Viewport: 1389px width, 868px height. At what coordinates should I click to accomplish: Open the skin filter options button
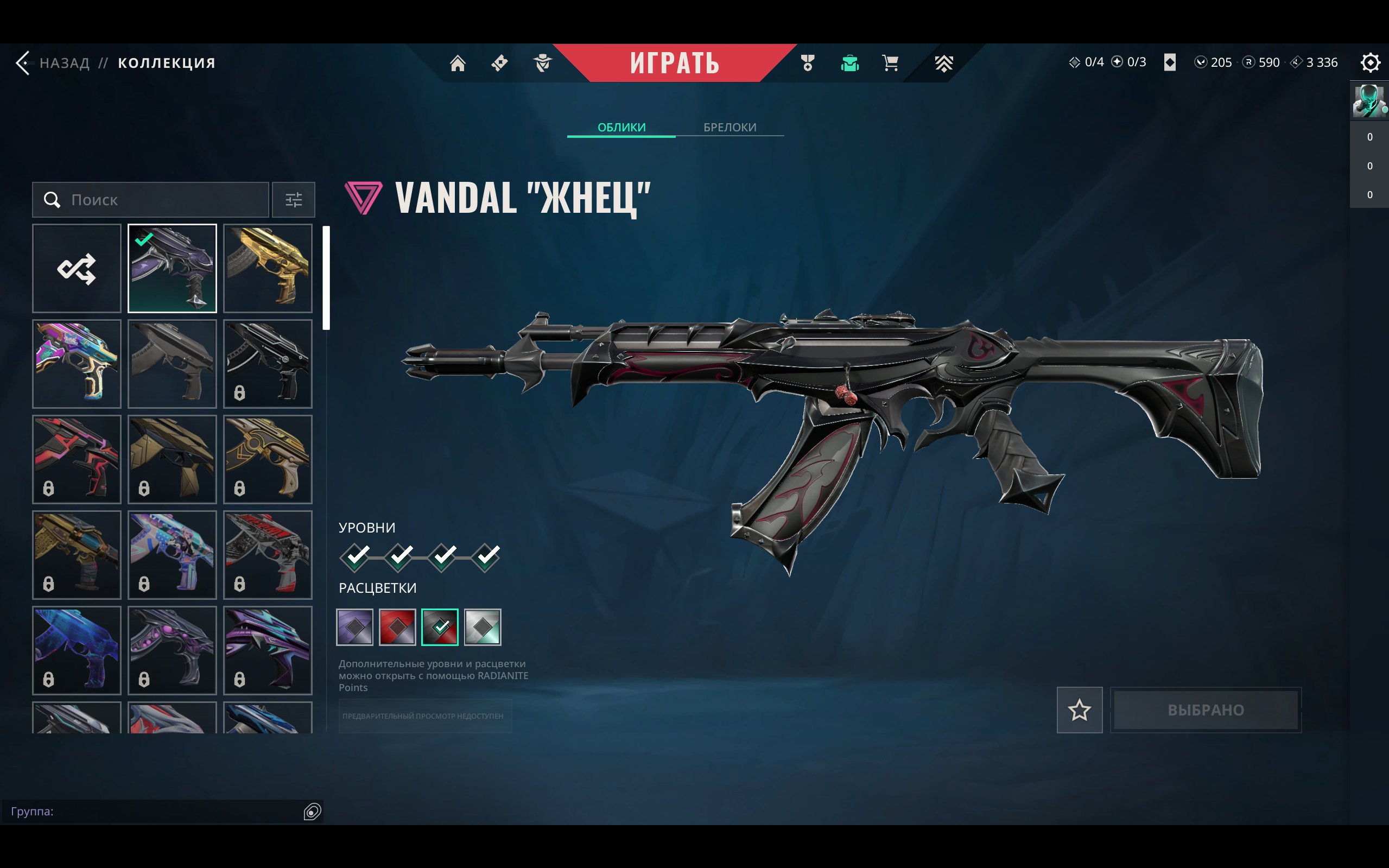click(x=293, y=200)
